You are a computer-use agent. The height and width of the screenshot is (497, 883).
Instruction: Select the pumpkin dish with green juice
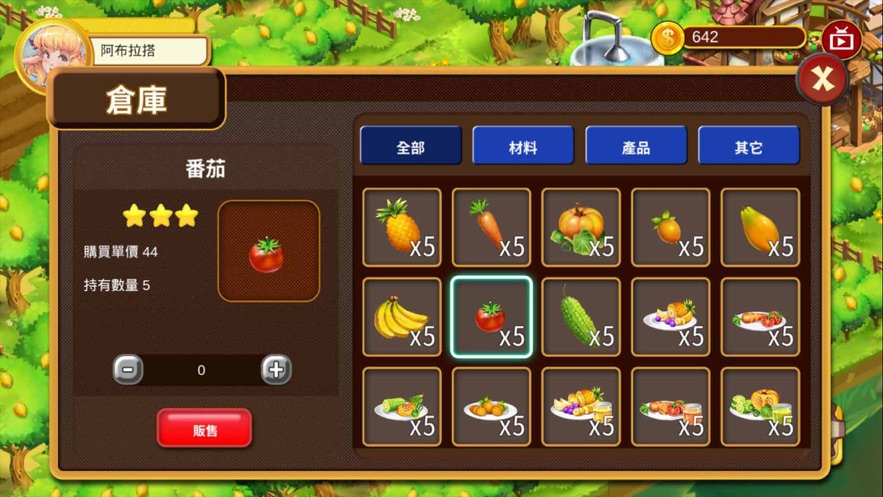coord(760,407)
